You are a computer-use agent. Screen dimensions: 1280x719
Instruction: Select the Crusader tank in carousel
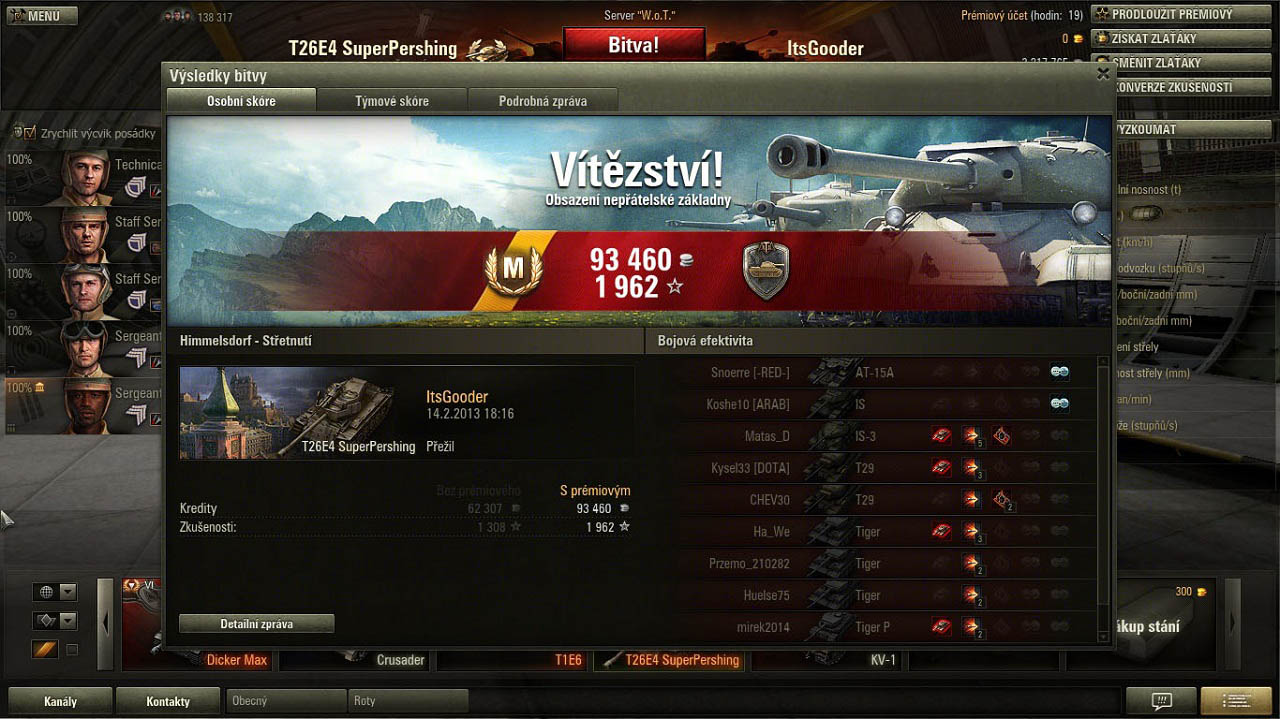pyautogui.click(x=400, y=660)
